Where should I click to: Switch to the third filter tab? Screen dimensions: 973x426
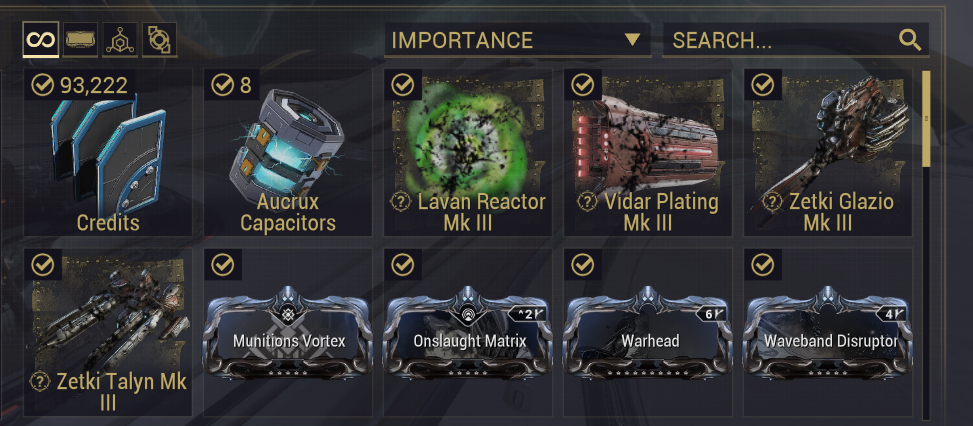pyautogui.click(x=121, y=40)
